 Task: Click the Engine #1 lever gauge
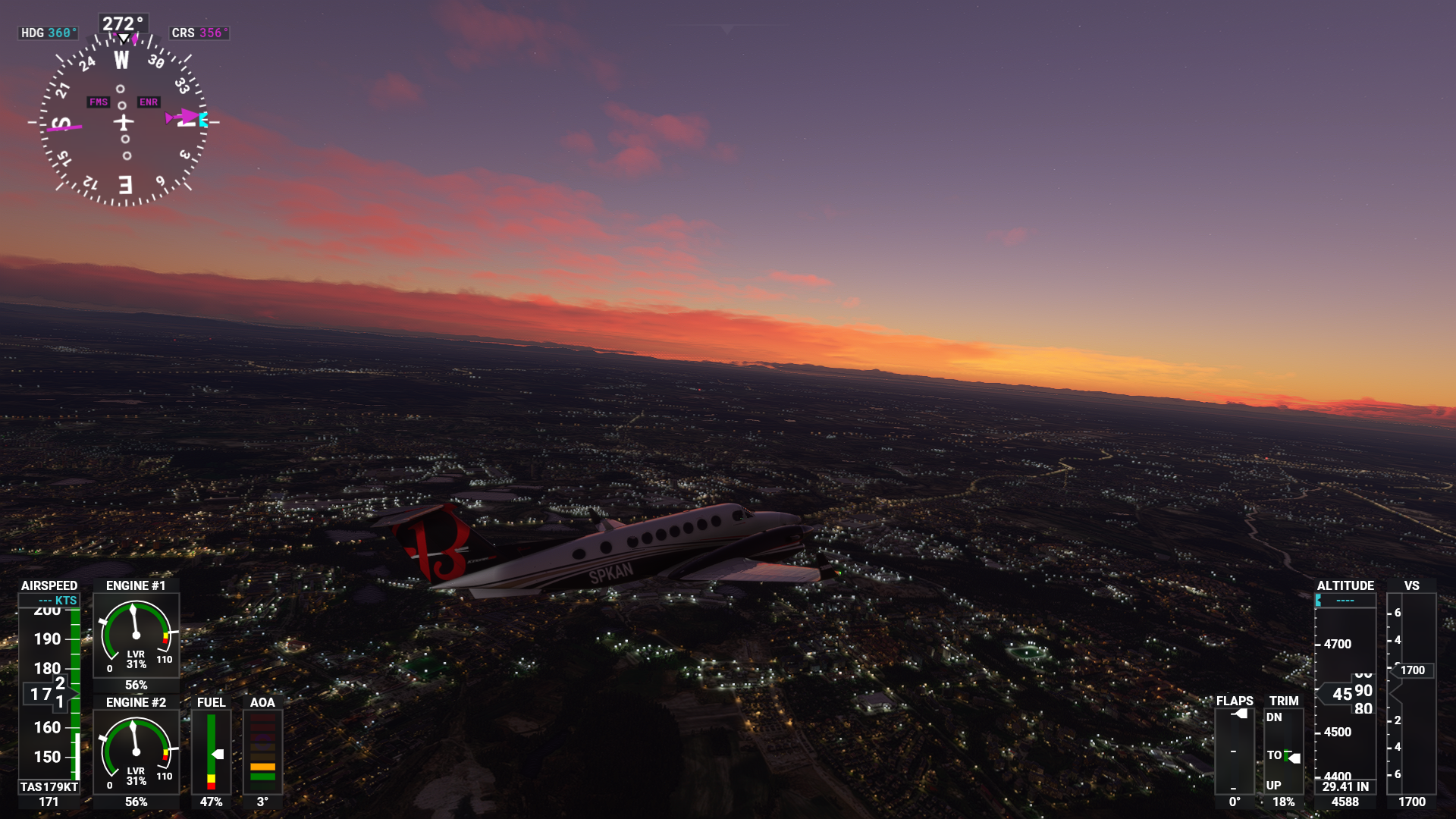[136, 635]
